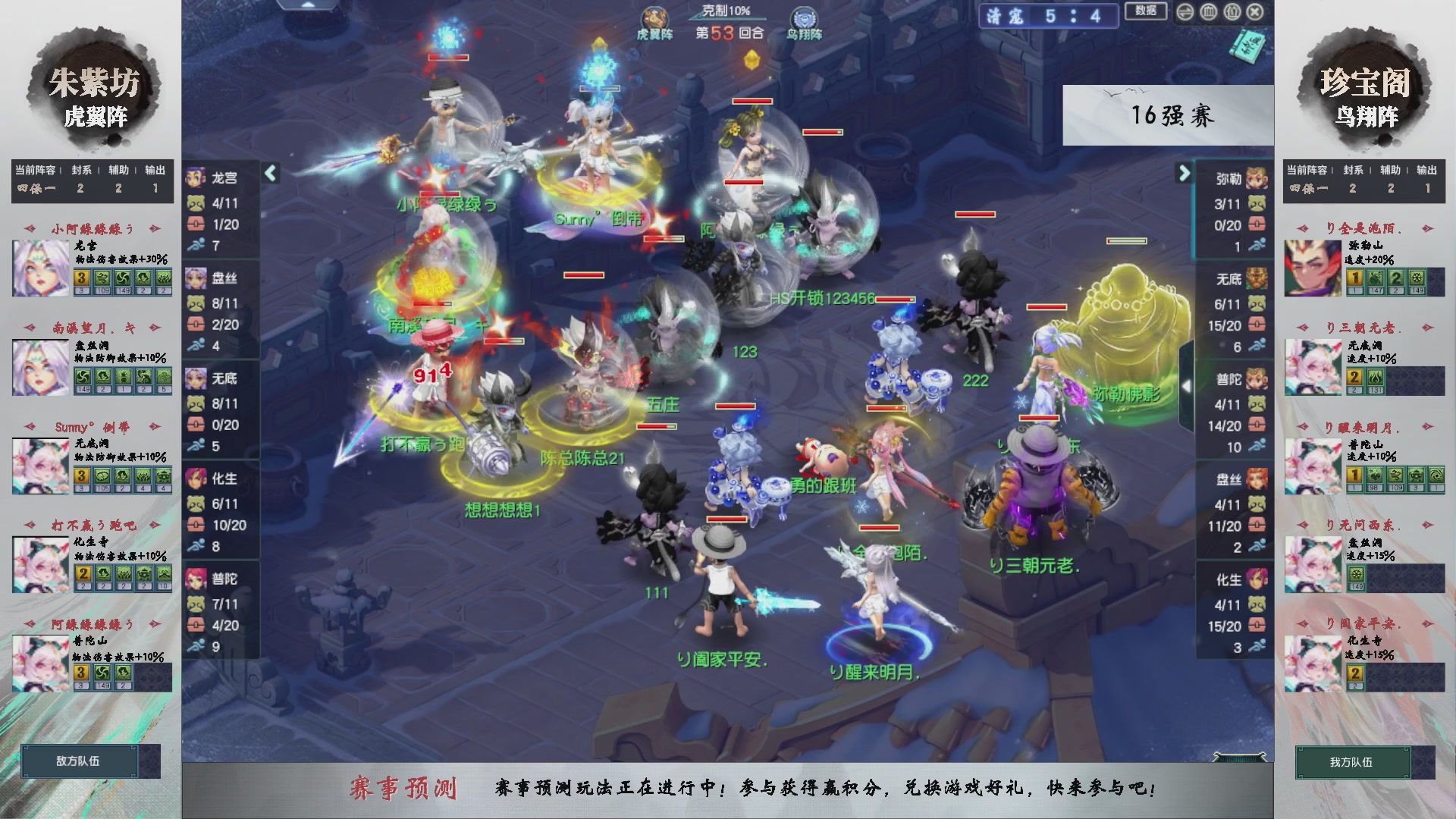Viewport: 1456px width, 819px height.
Task: Switch to the 封系 column in the left lineup header
Action: pos(82,171)
